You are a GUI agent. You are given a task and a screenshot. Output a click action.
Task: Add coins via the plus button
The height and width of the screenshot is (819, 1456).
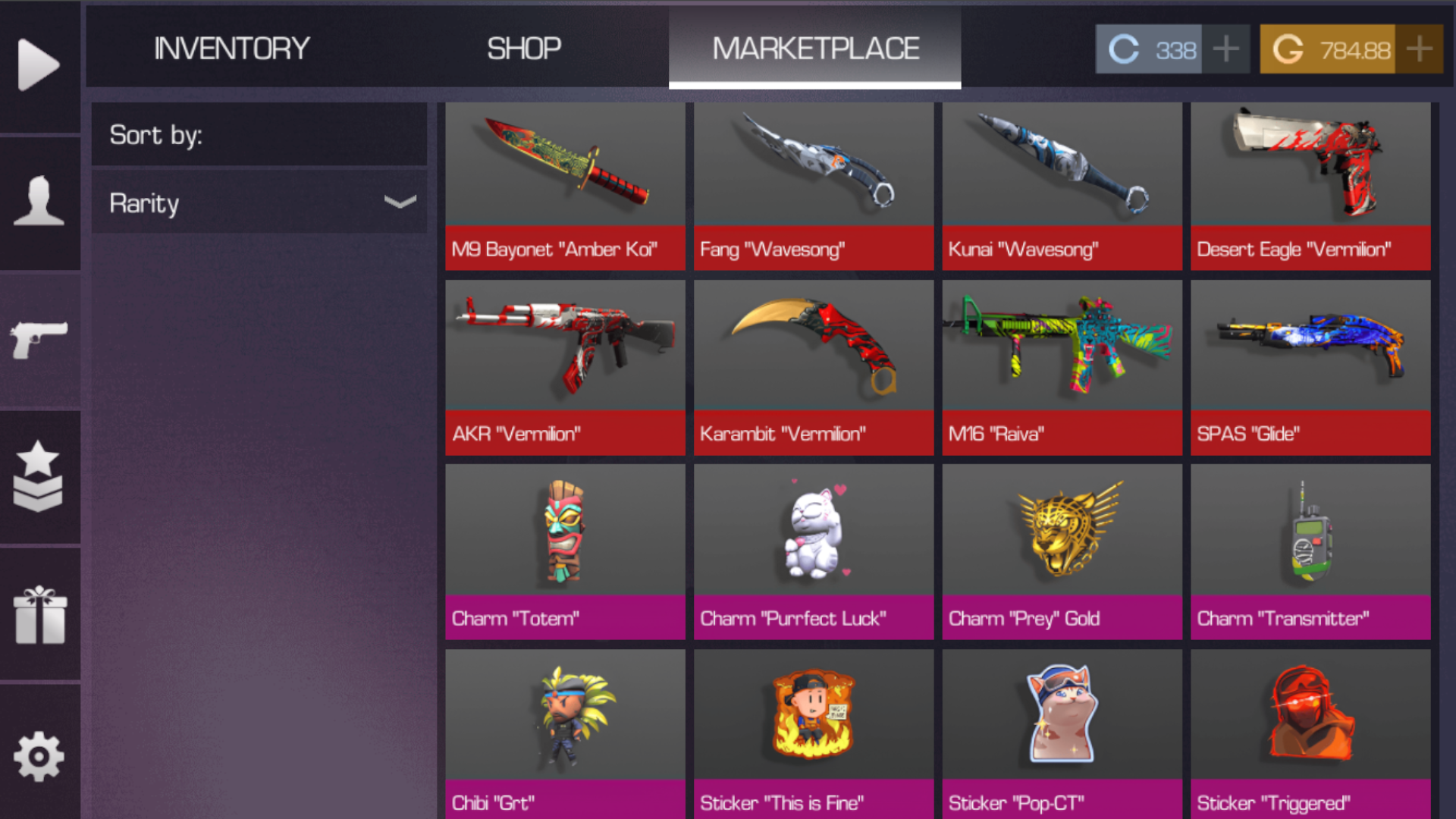tap(1226, 49)
